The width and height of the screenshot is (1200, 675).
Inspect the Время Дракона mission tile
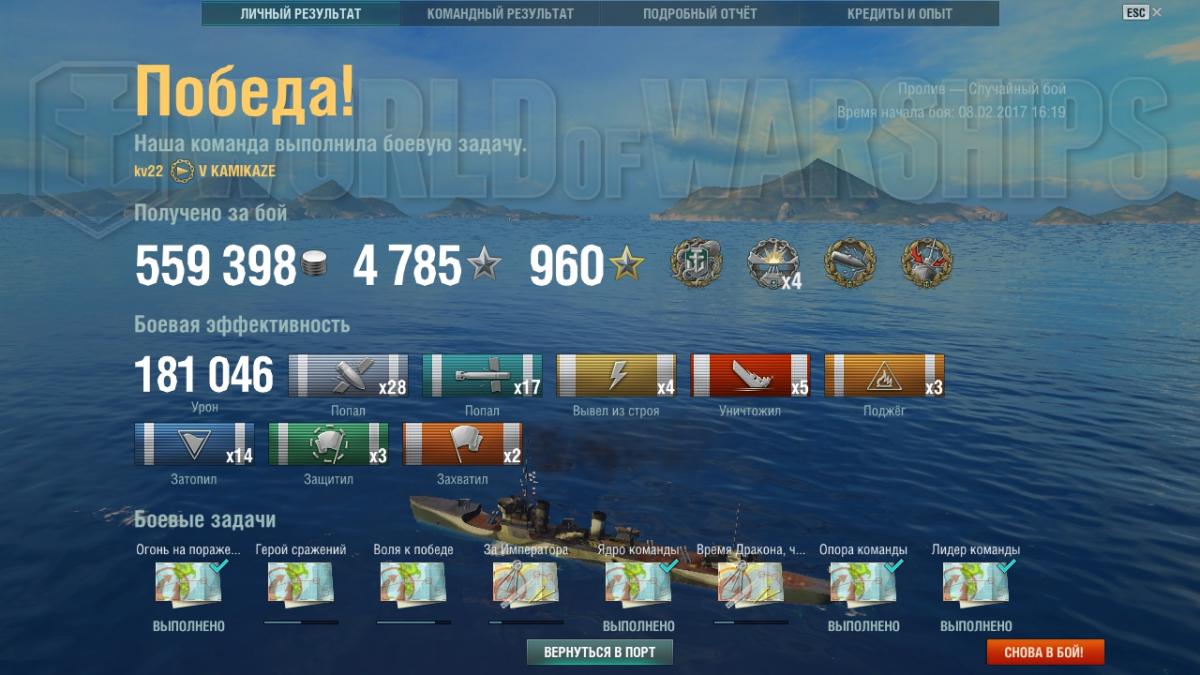751,583
